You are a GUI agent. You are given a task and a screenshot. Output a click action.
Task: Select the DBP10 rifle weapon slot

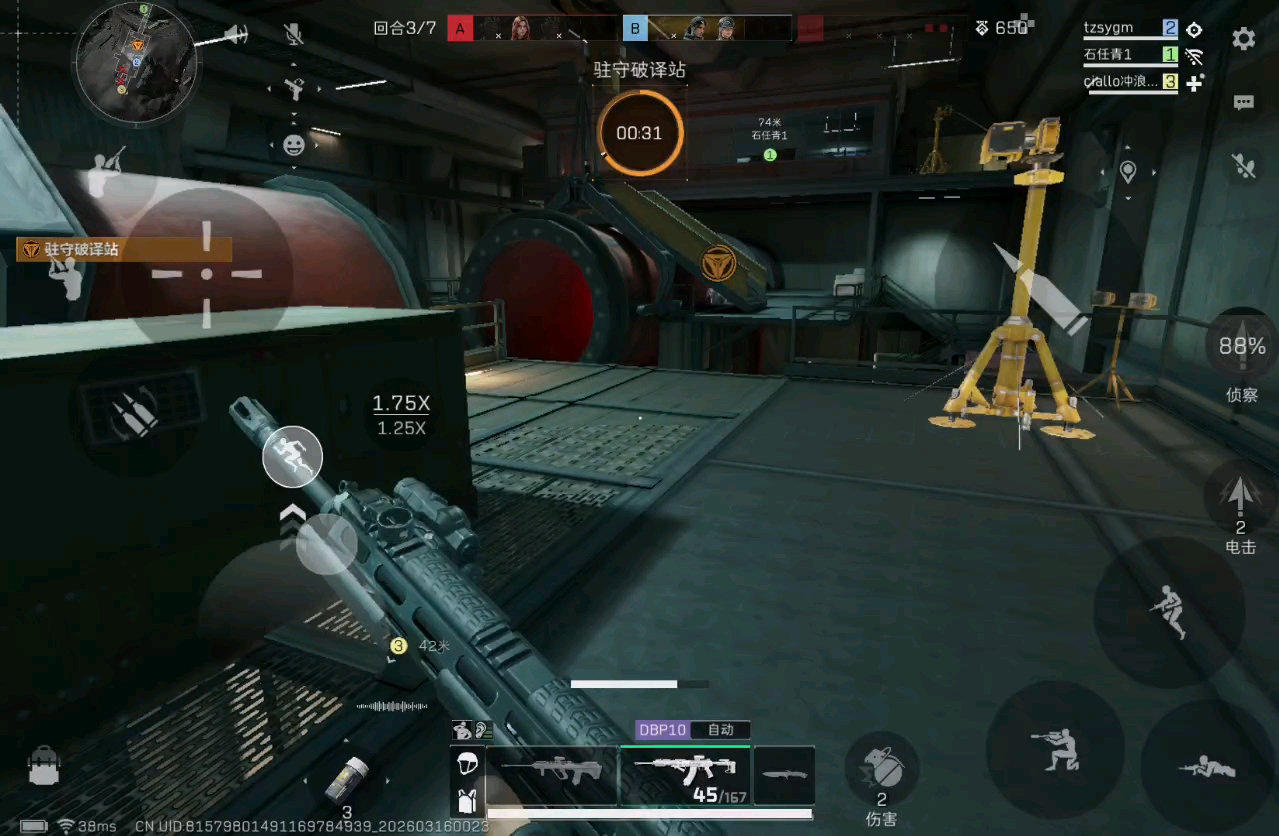685,775
